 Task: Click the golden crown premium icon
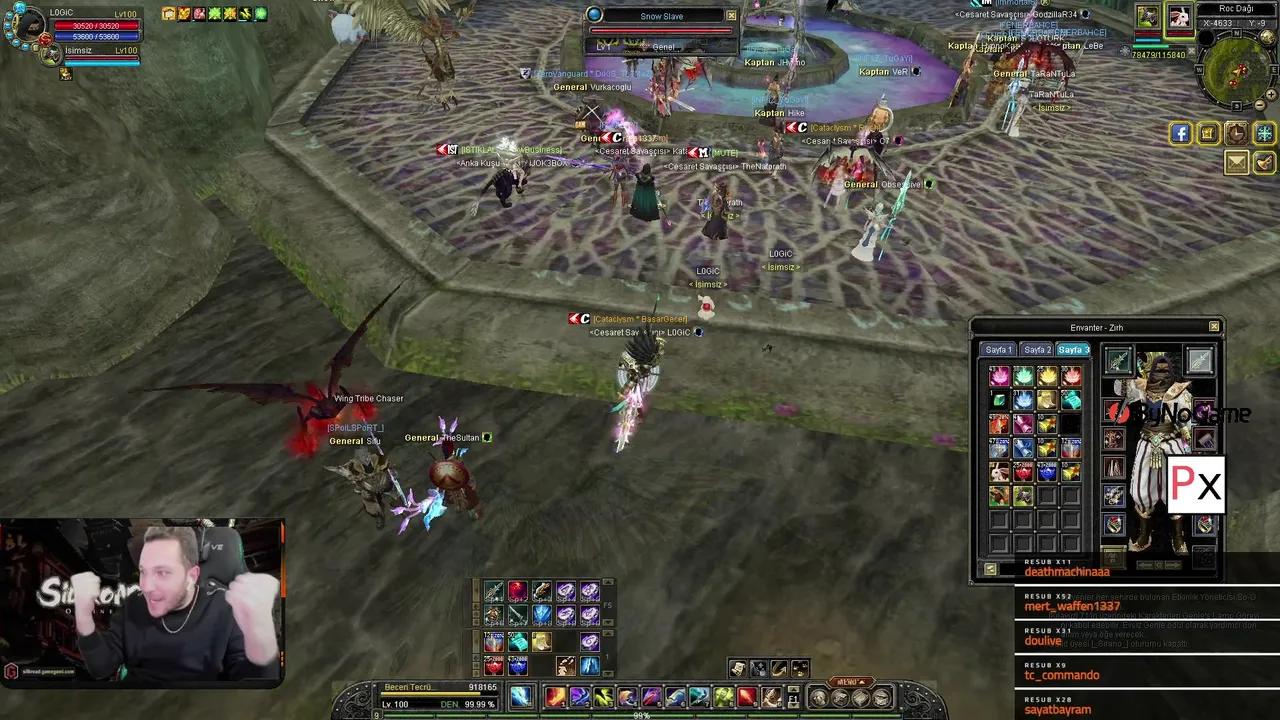1209,133
